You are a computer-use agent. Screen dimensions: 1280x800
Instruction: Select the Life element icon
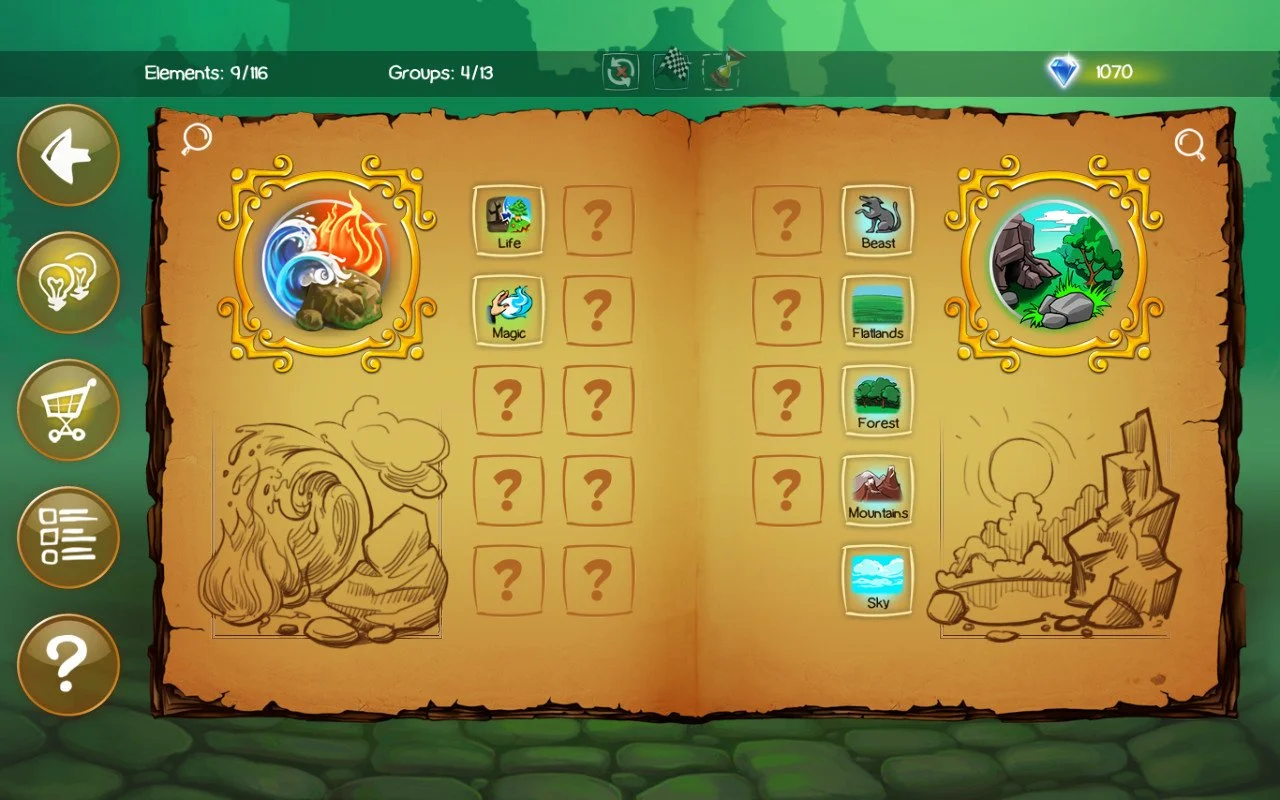(x=508, y=218)
